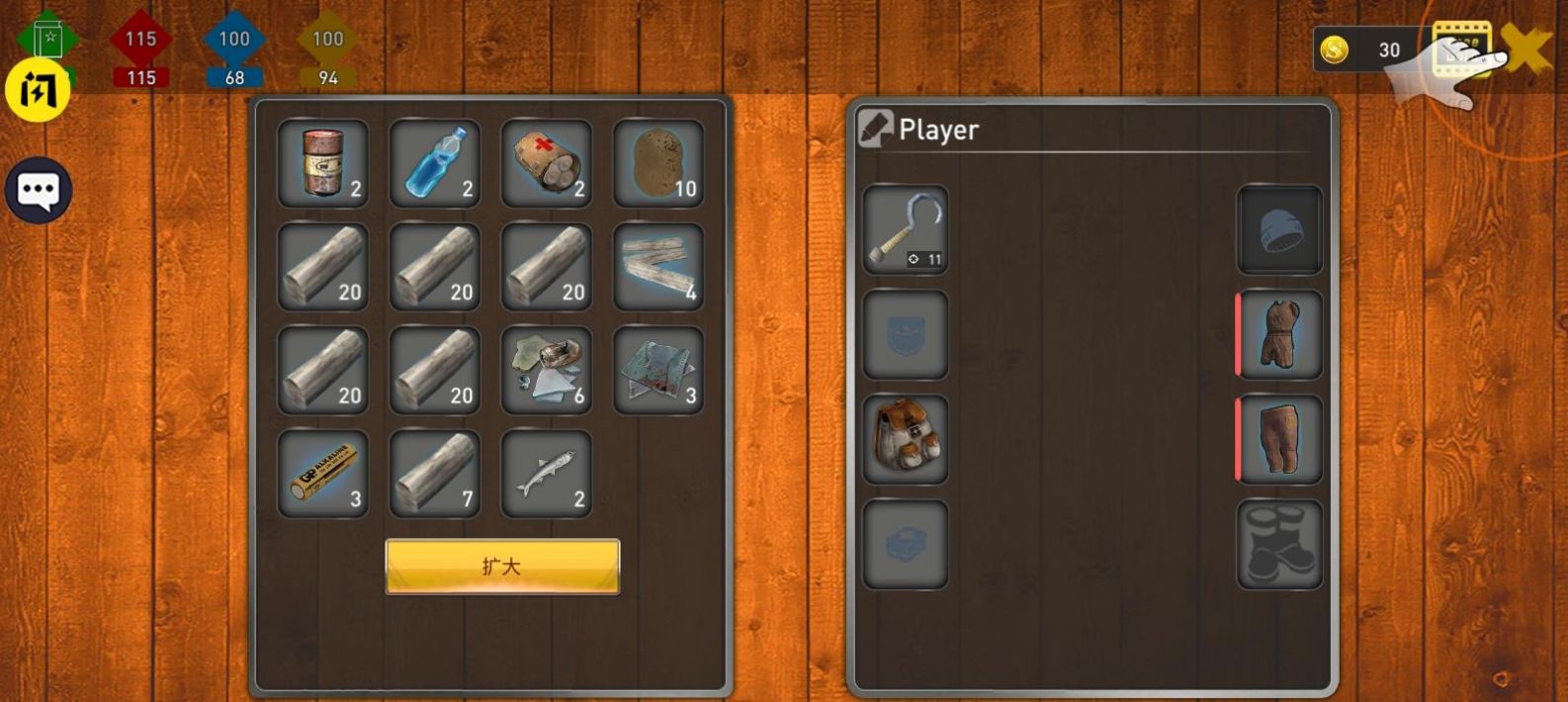This screenshot has width=1568, height=702.
Task: Select the log stack of 7
Action: (x=435, y=474)
